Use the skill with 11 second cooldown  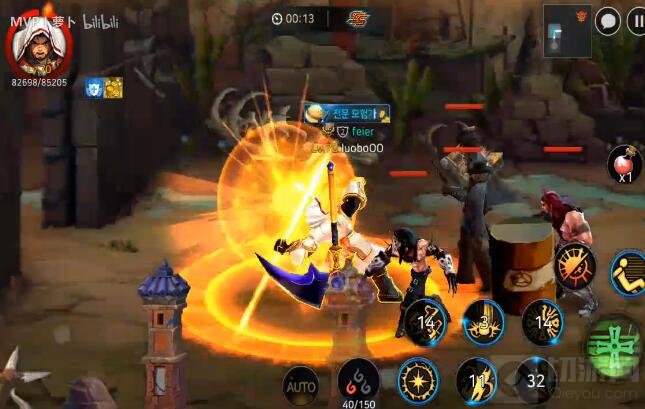[x=477, y=381]
